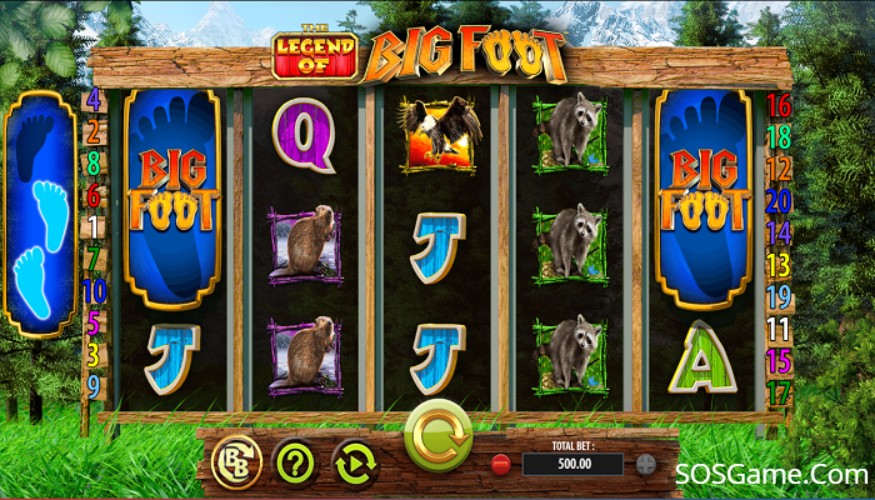This screenshot has height=500, width=875.
Task: Click the BB logo button
Action: (237, 462)
